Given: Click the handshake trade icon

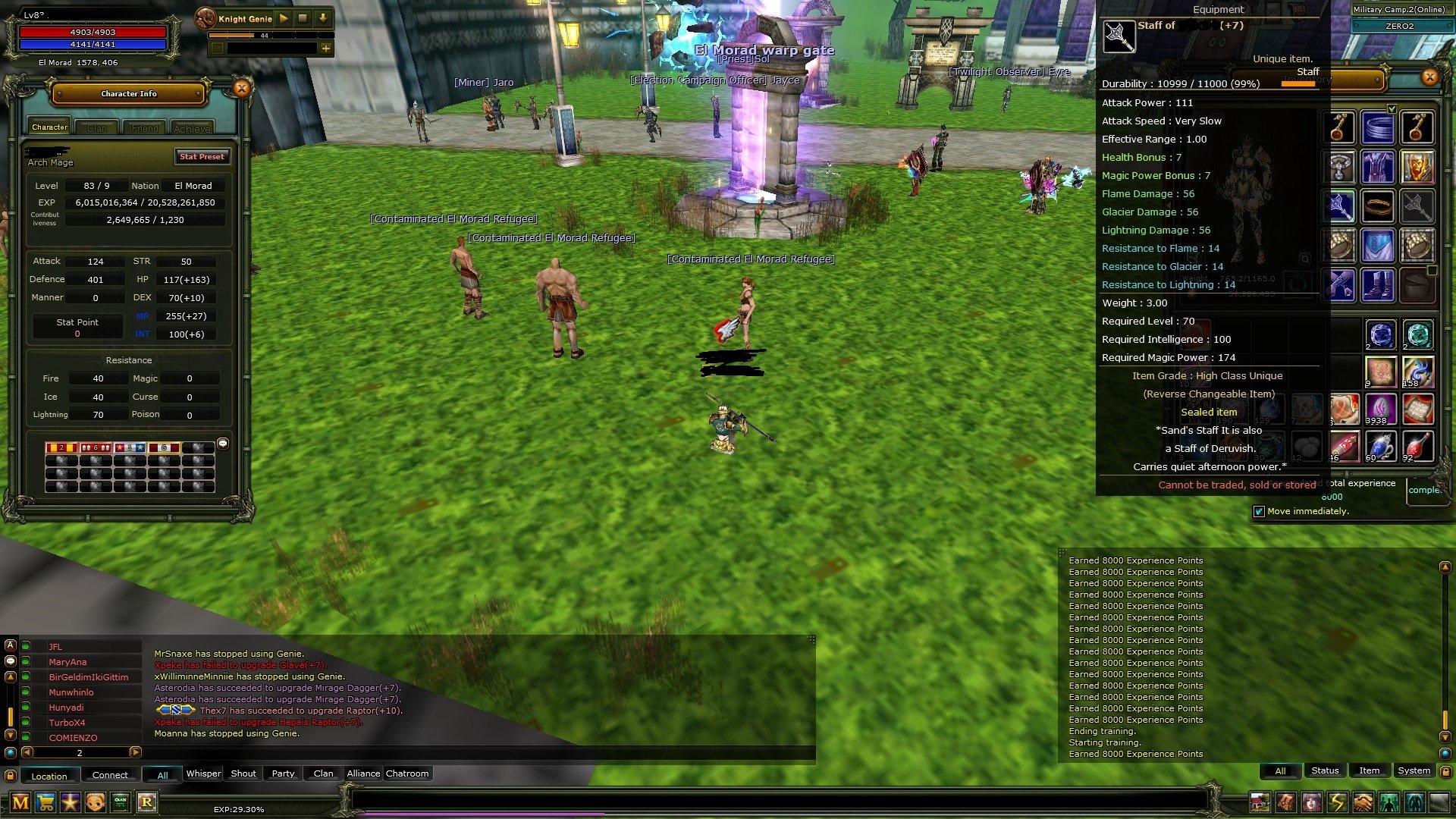Looking at the screenshot, I should (1362, 802).
